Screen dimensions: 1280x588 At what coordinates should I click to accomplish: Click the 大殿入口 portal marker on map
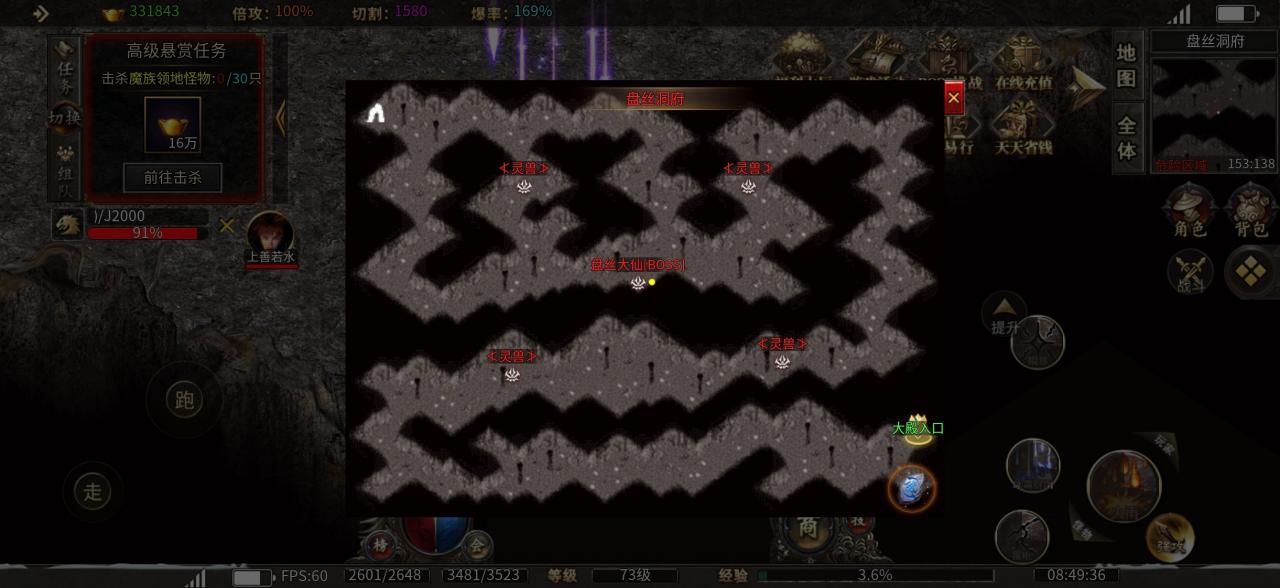coord(917,431)
